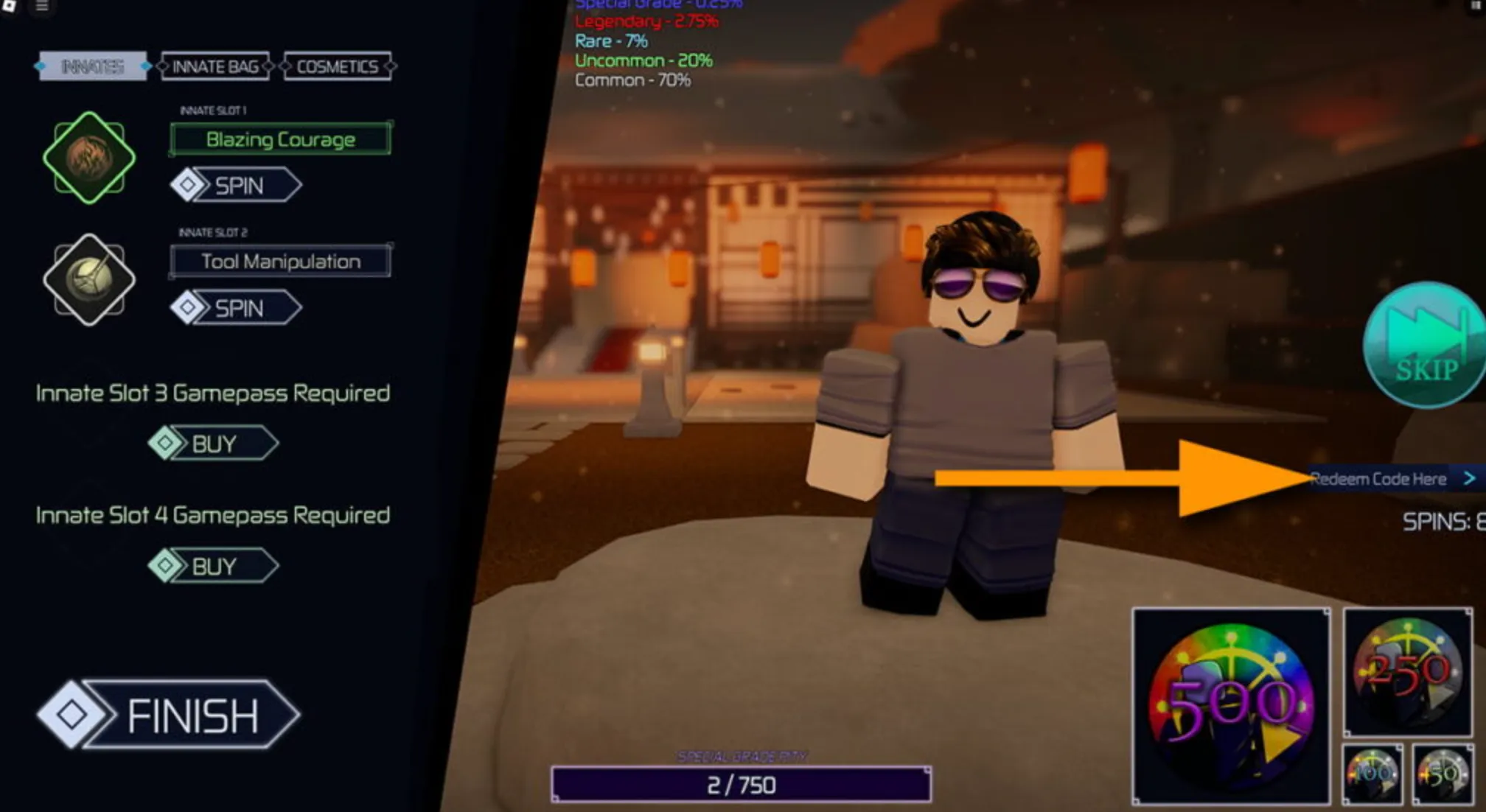Open the Roblox logo icon
The height and width of the screenshot is (812, 1486).
click(x=11, y=8)
